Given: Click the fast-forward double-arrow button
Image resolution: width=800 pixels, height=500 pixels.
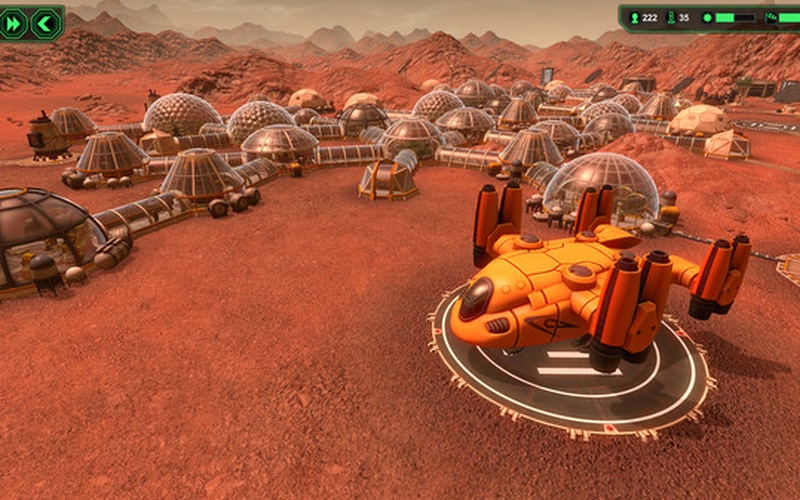Looking at the screenshot, I should pyautogui.click(x=15, y=23).
